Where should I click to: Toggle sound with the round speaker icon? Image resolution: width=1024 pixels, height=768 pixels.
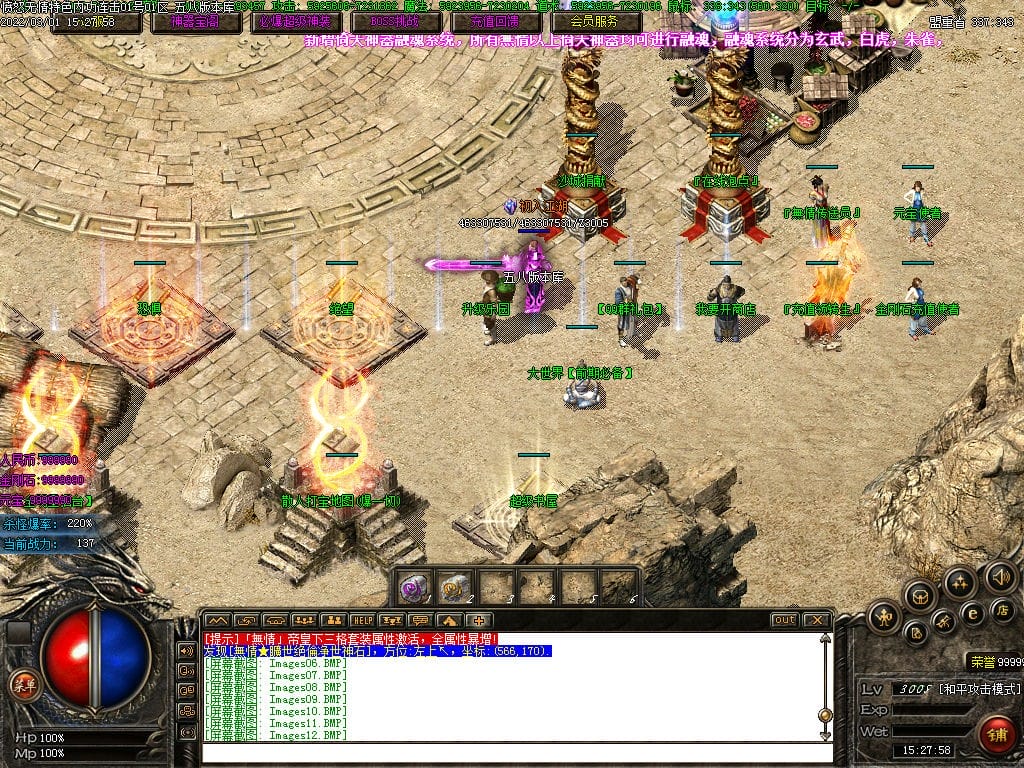pos(1001,577)
